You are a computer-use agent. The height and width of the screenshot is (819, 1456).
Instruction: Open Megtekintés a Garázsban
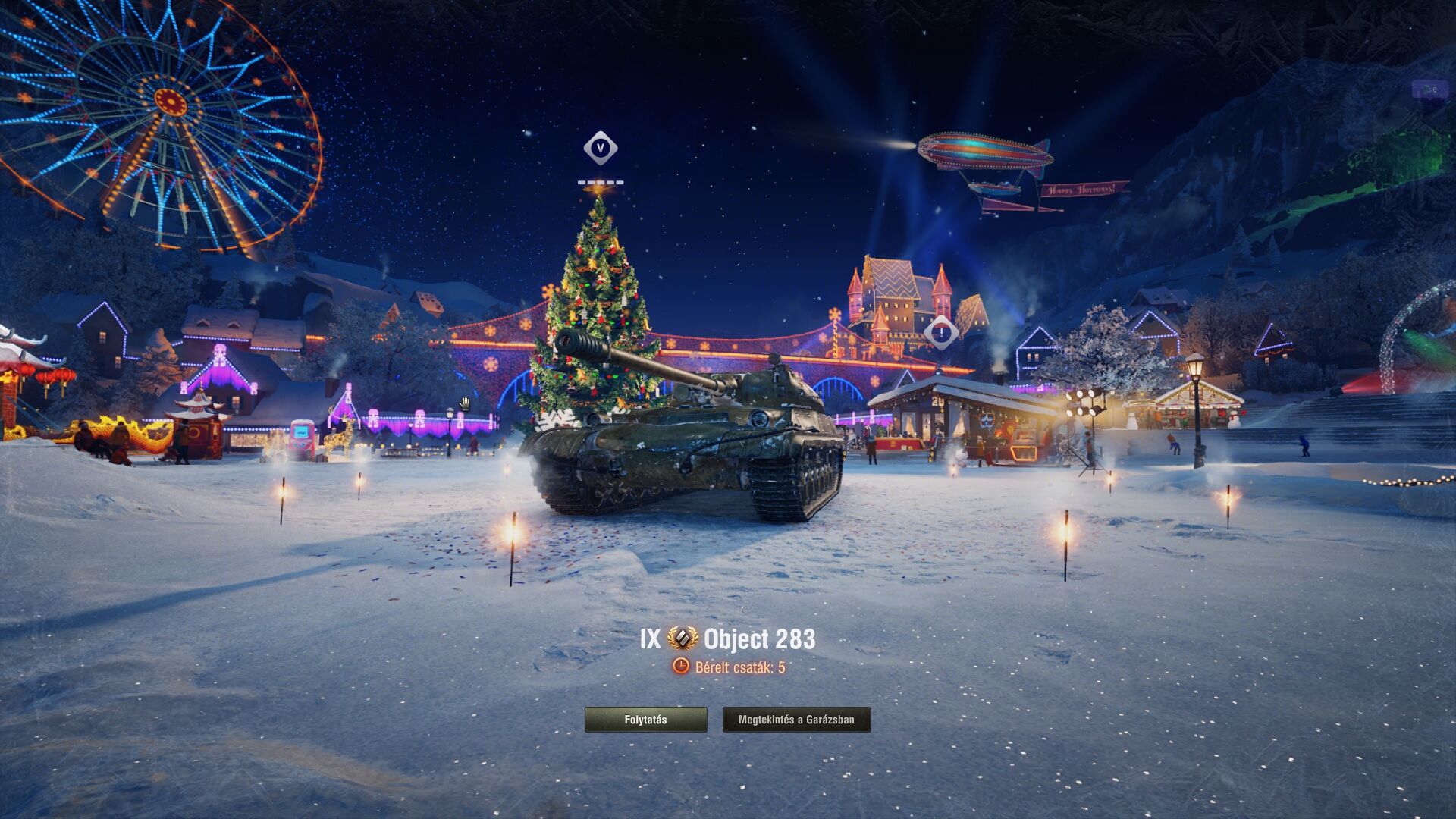pos(796,720)
